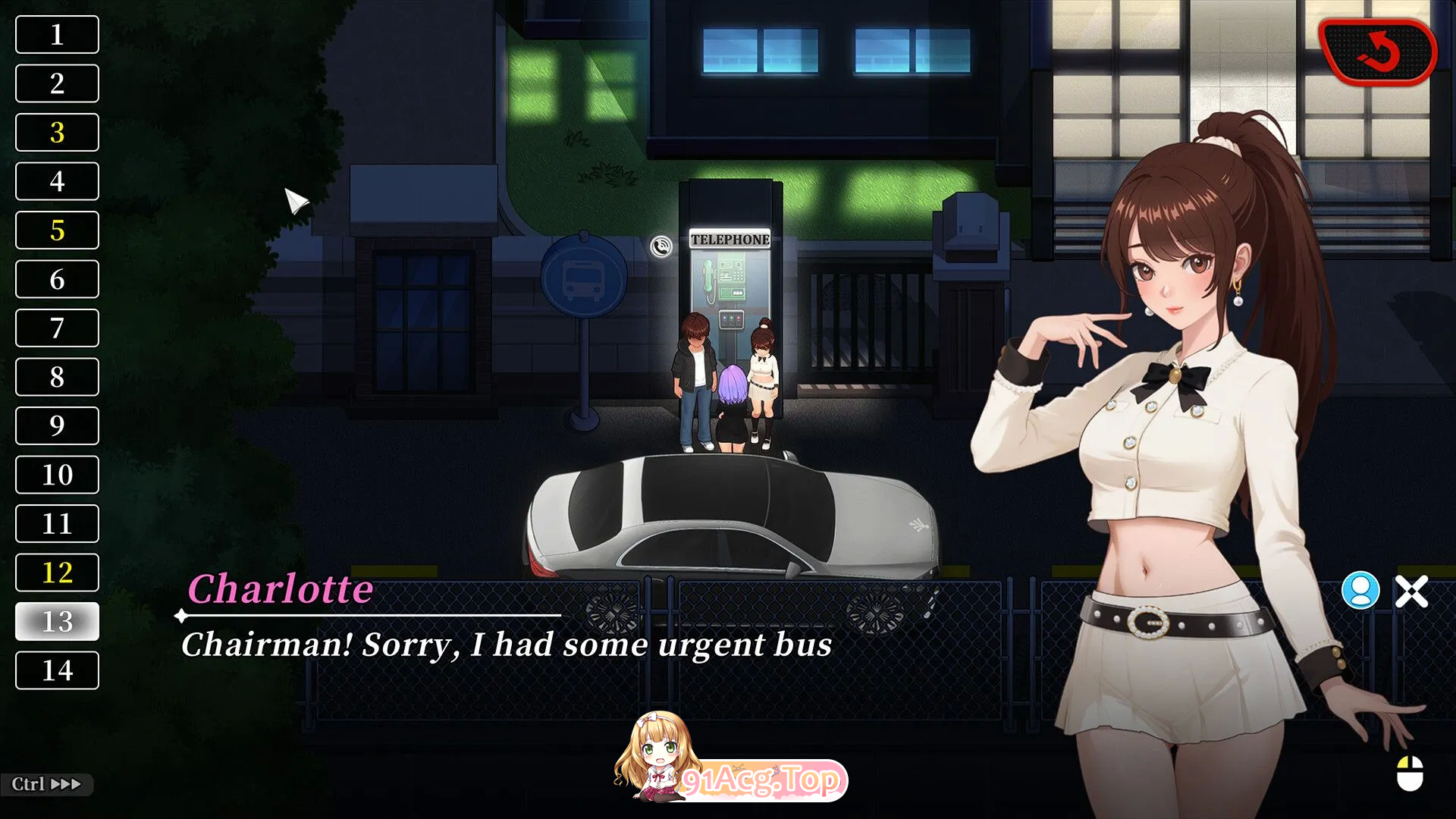Close the dialogue box with the X

1411,591
